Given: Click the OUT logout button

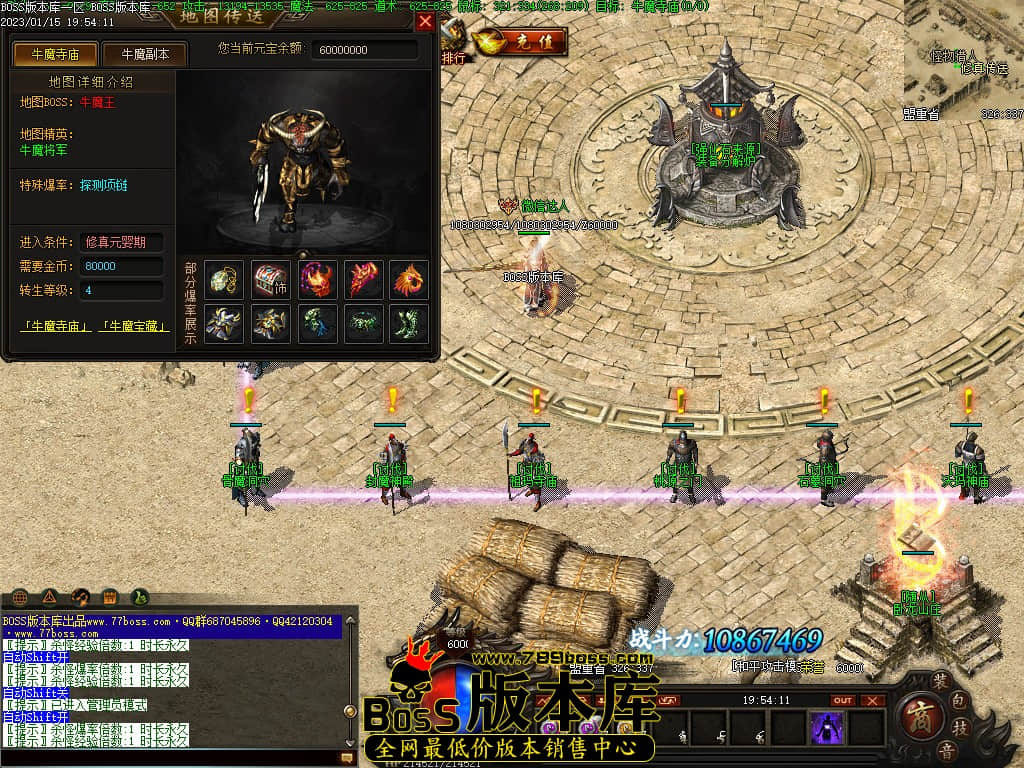Looking at the screenshot, I should (x=843, y=700).
